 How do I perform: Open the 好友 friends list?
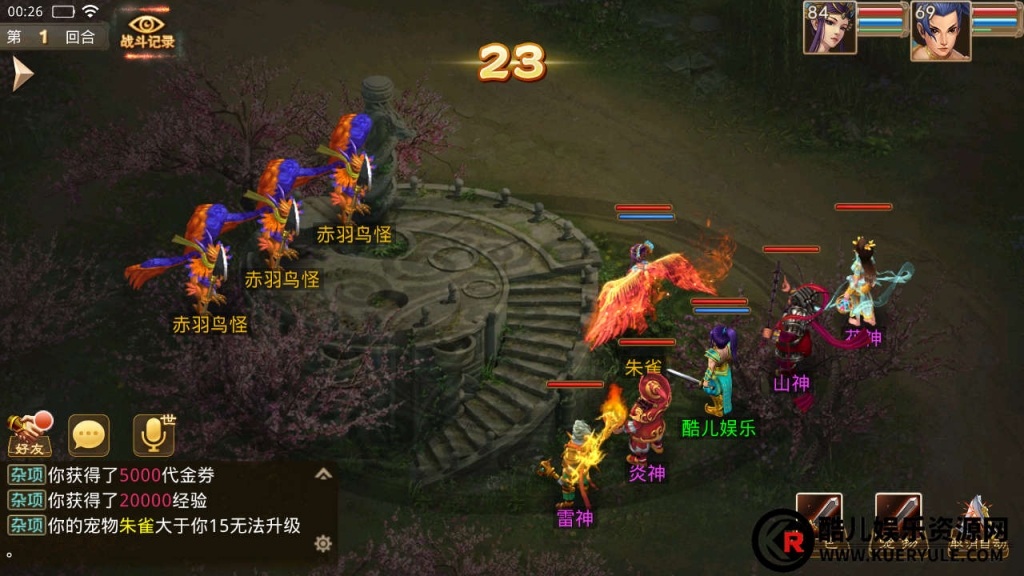click(x=30, y=435)
